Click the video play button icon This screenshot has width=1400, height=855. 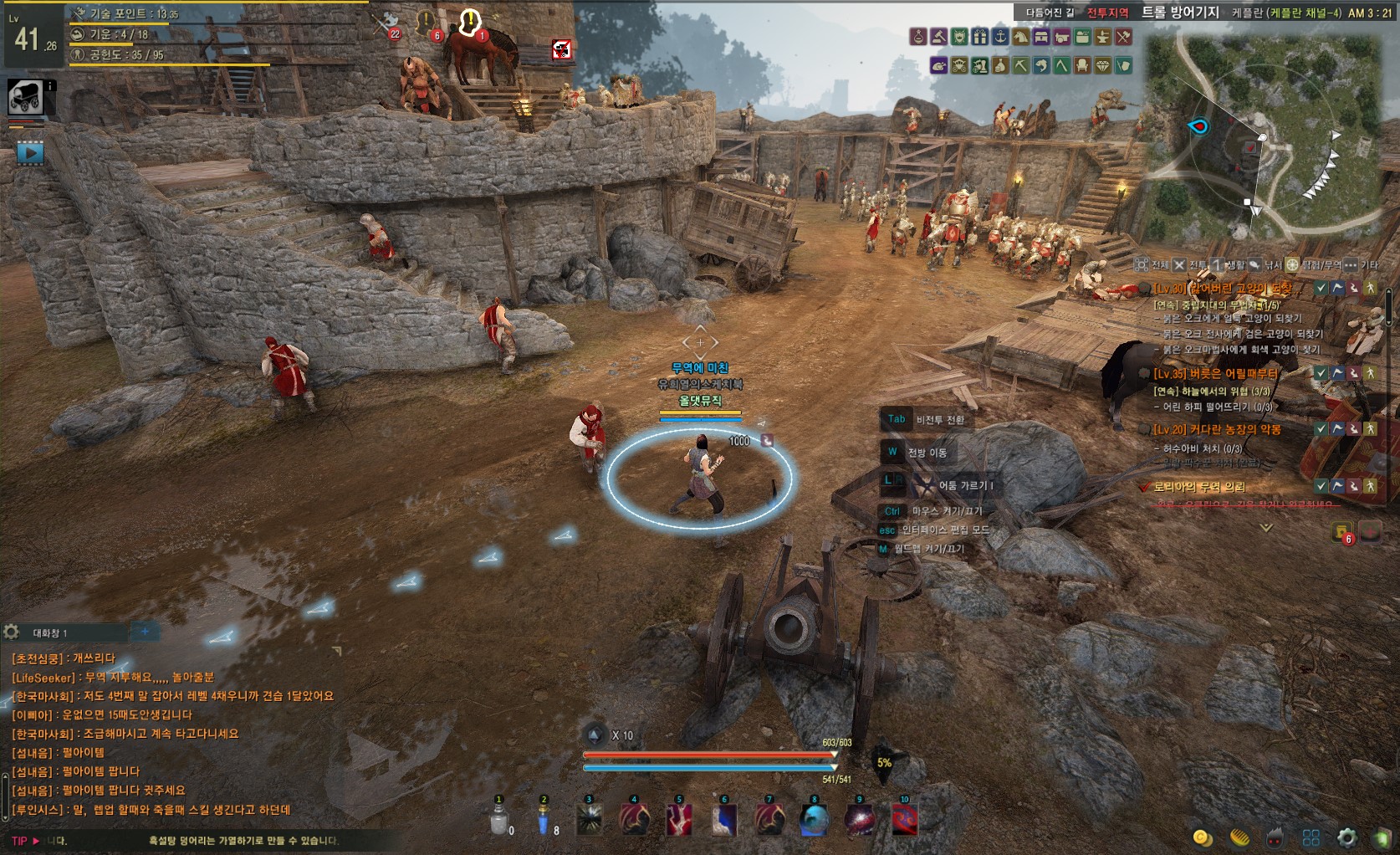(x=30, y=153)
